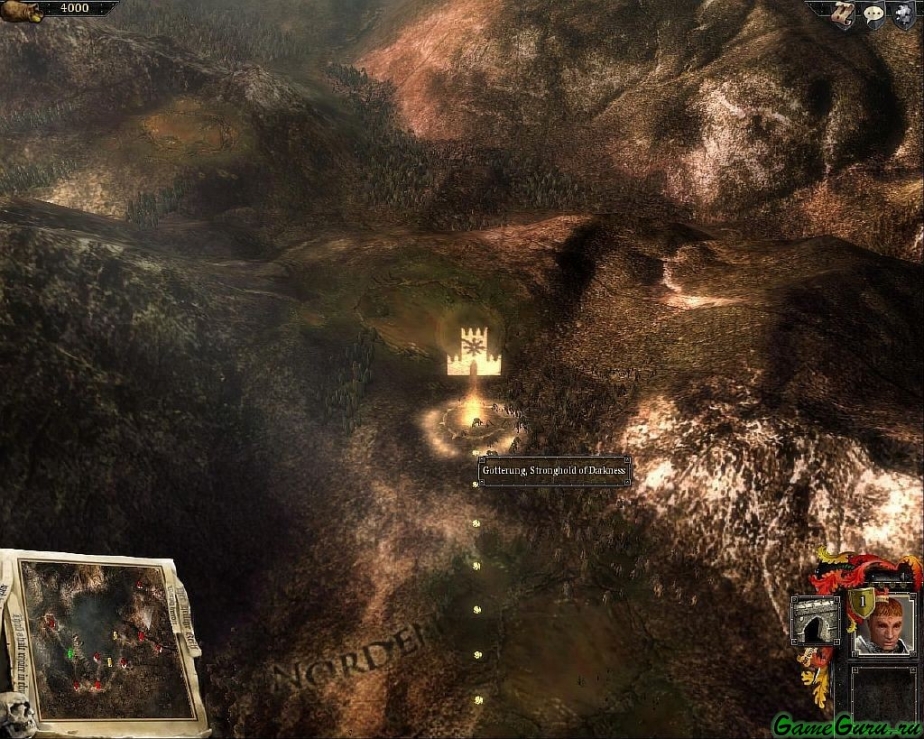Click the rightmost shield menu icon
Screen dimensions: 924x739
point(903,16)
